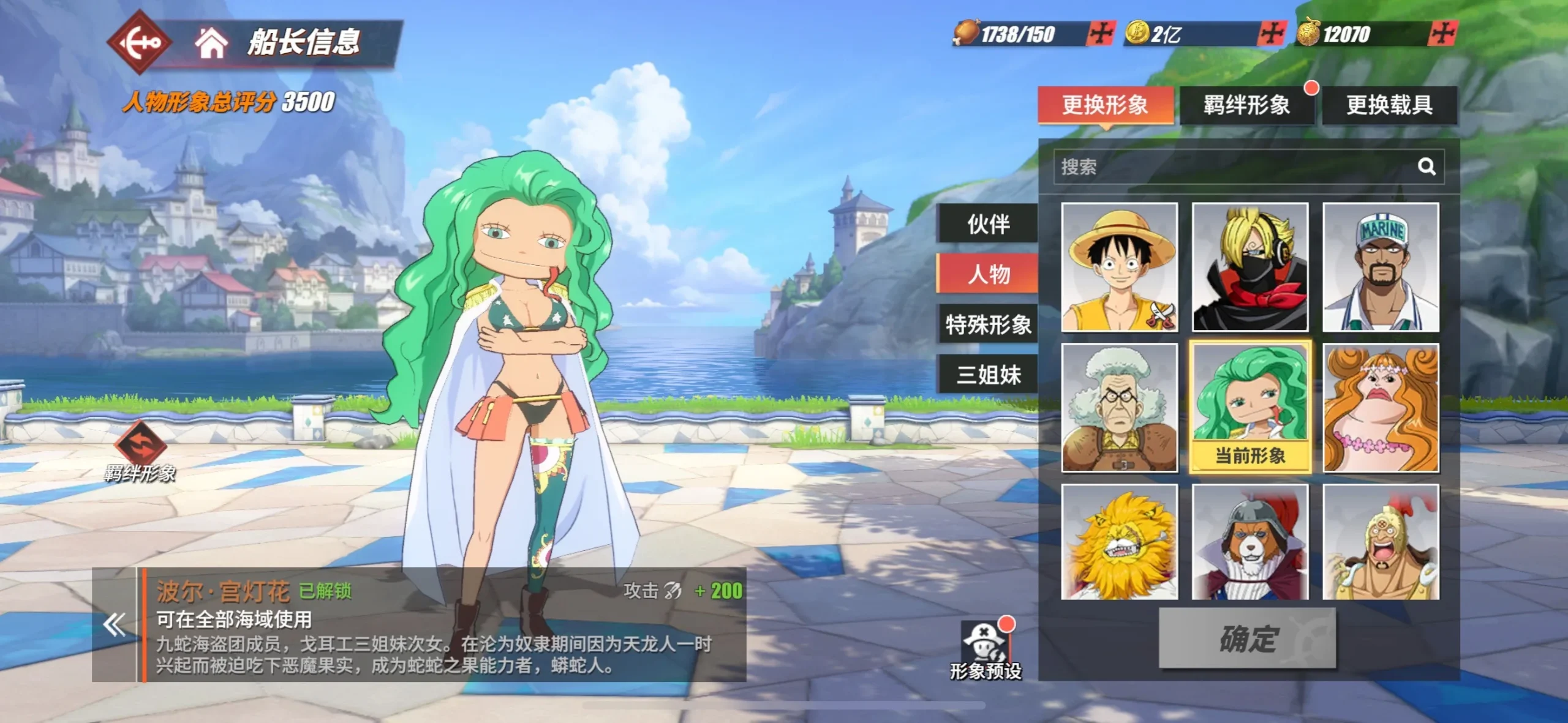Image resolution: width=1568 pixels, height=723 pixels.
Task: Add gold coins using the plus button
Action: [1272, 34]
